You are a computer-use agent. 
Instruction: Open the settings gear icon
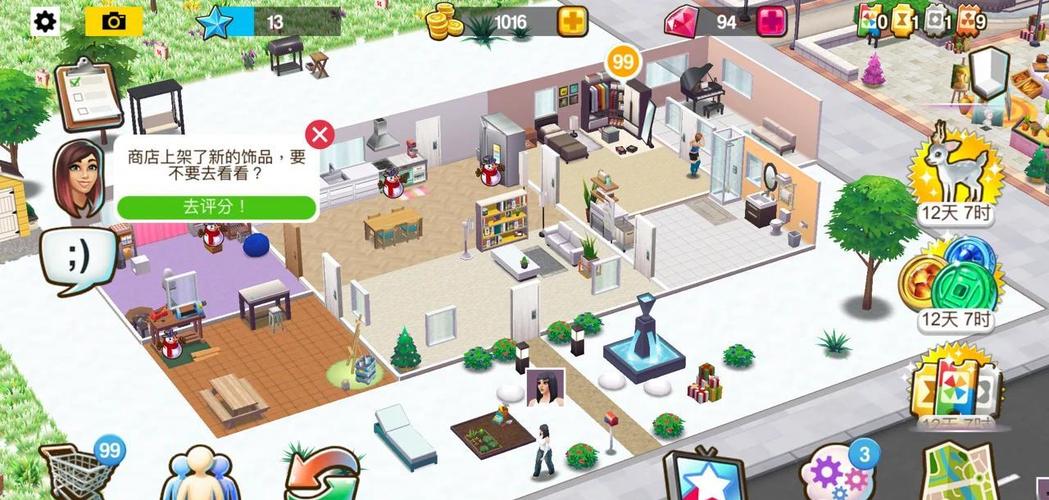(46, 22)
